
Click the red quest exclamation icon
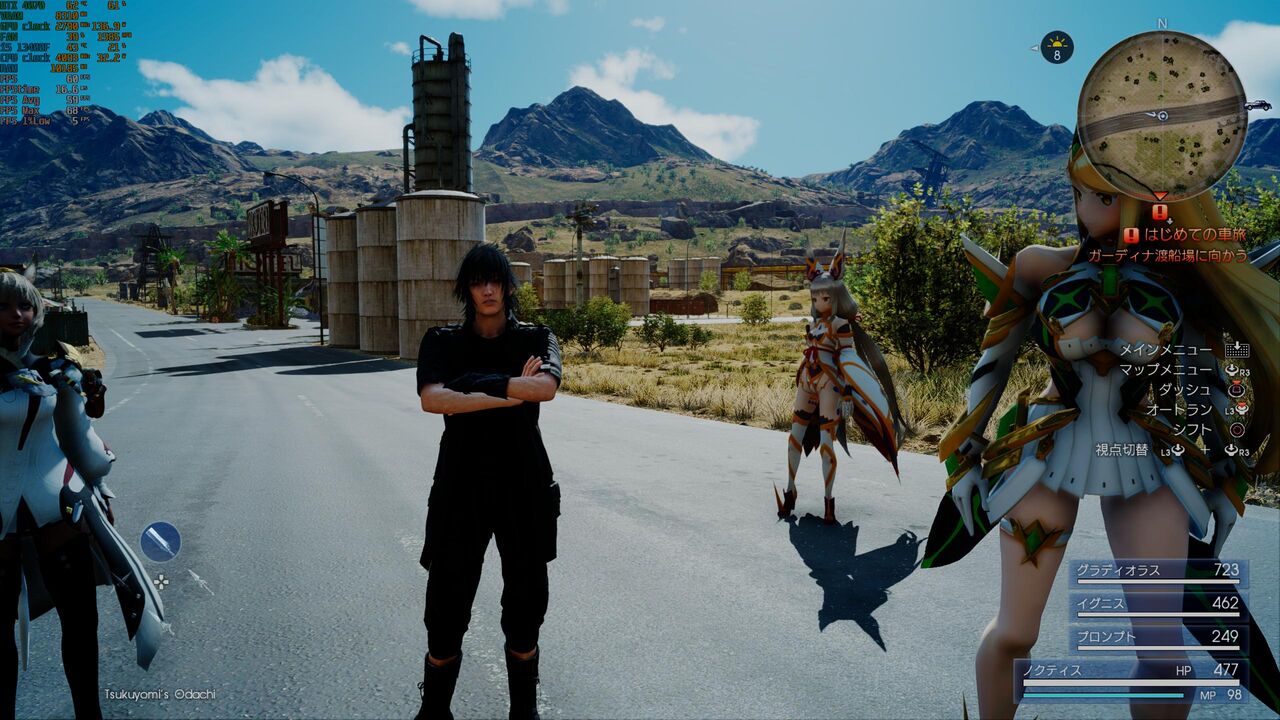pos(1159,212)
